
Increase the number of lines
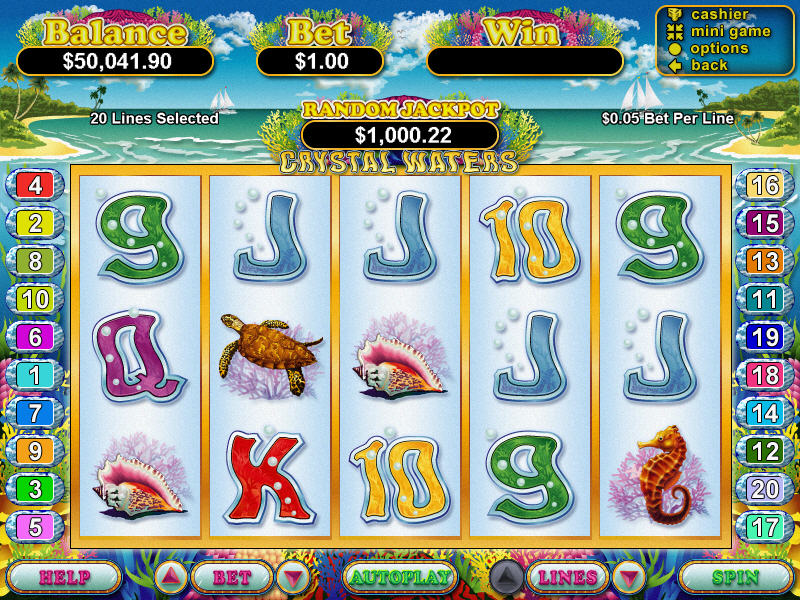(506, 577)
